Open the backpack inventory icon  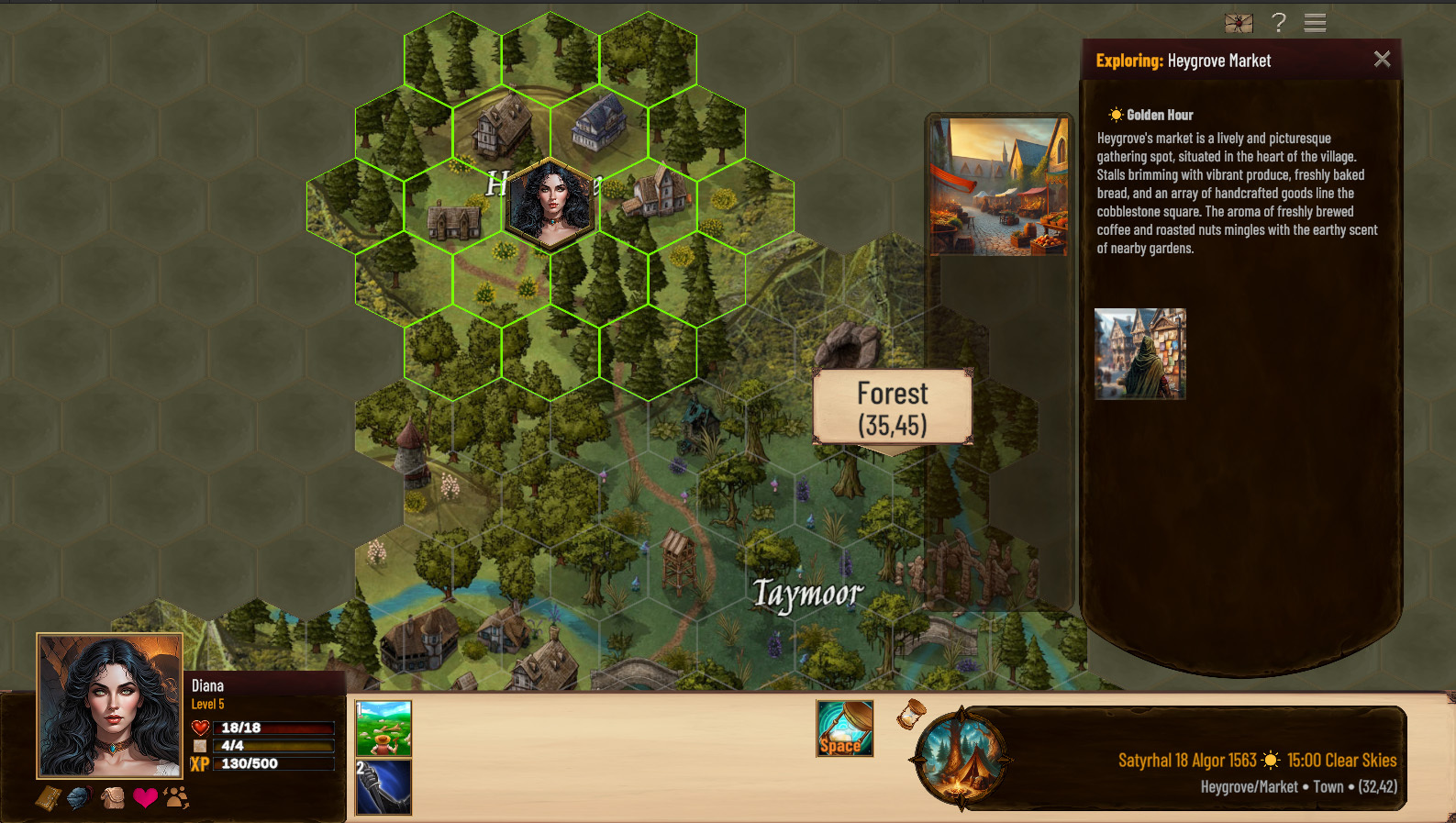(113, 796)
